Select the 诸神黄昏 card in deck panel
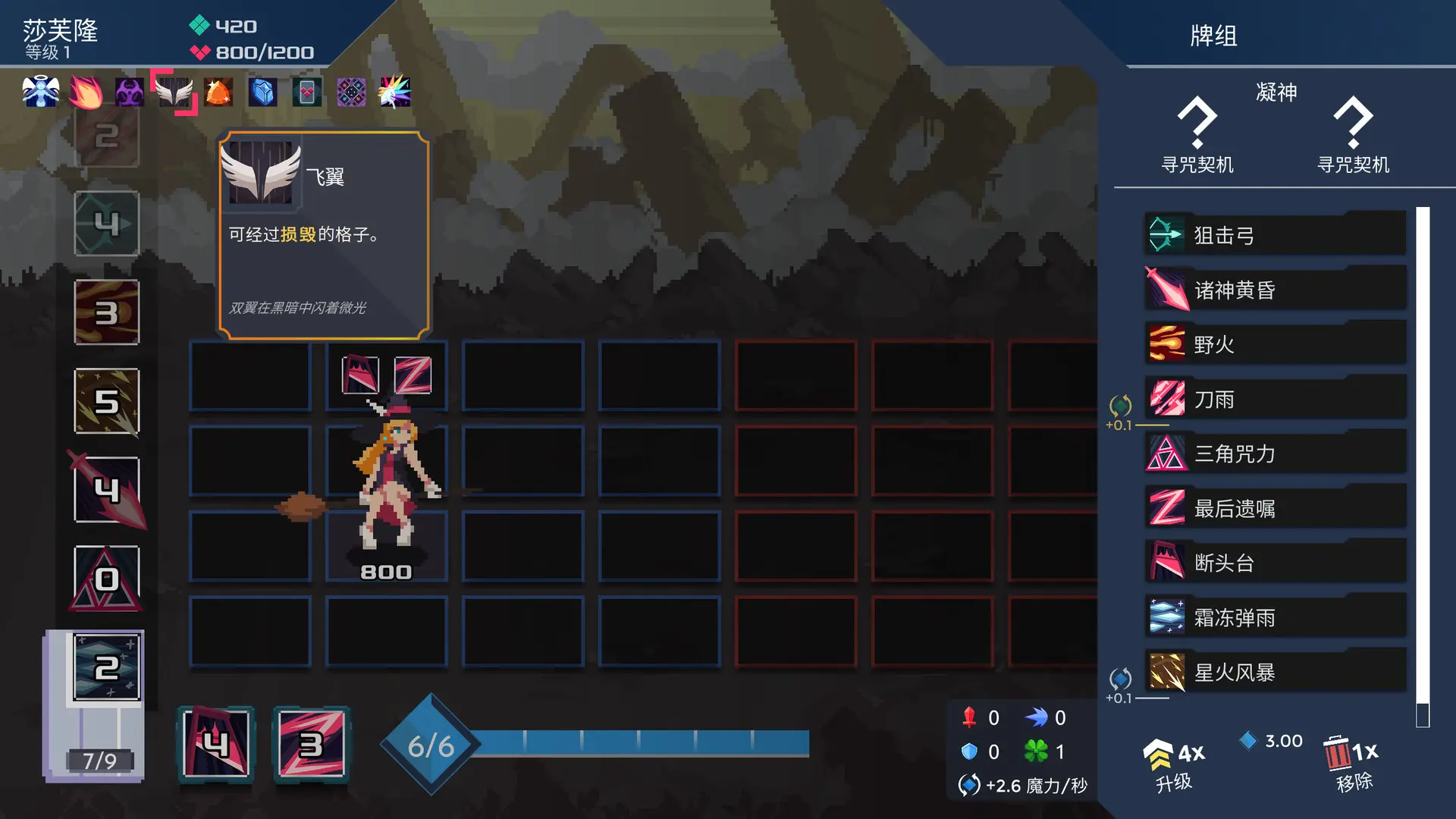 coord(1274,289)
